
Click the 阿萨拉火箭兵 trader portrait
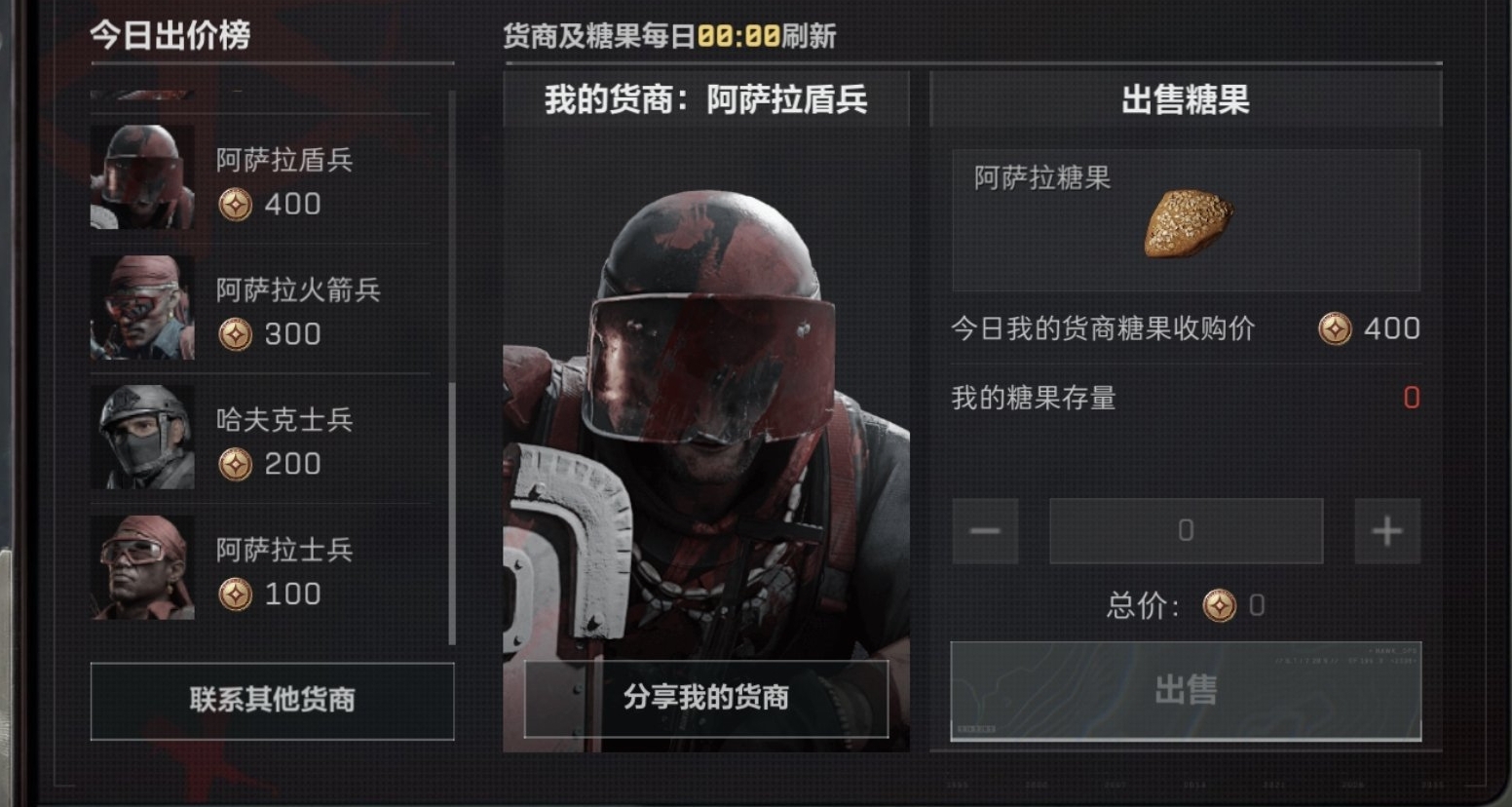tap(142, 308)
